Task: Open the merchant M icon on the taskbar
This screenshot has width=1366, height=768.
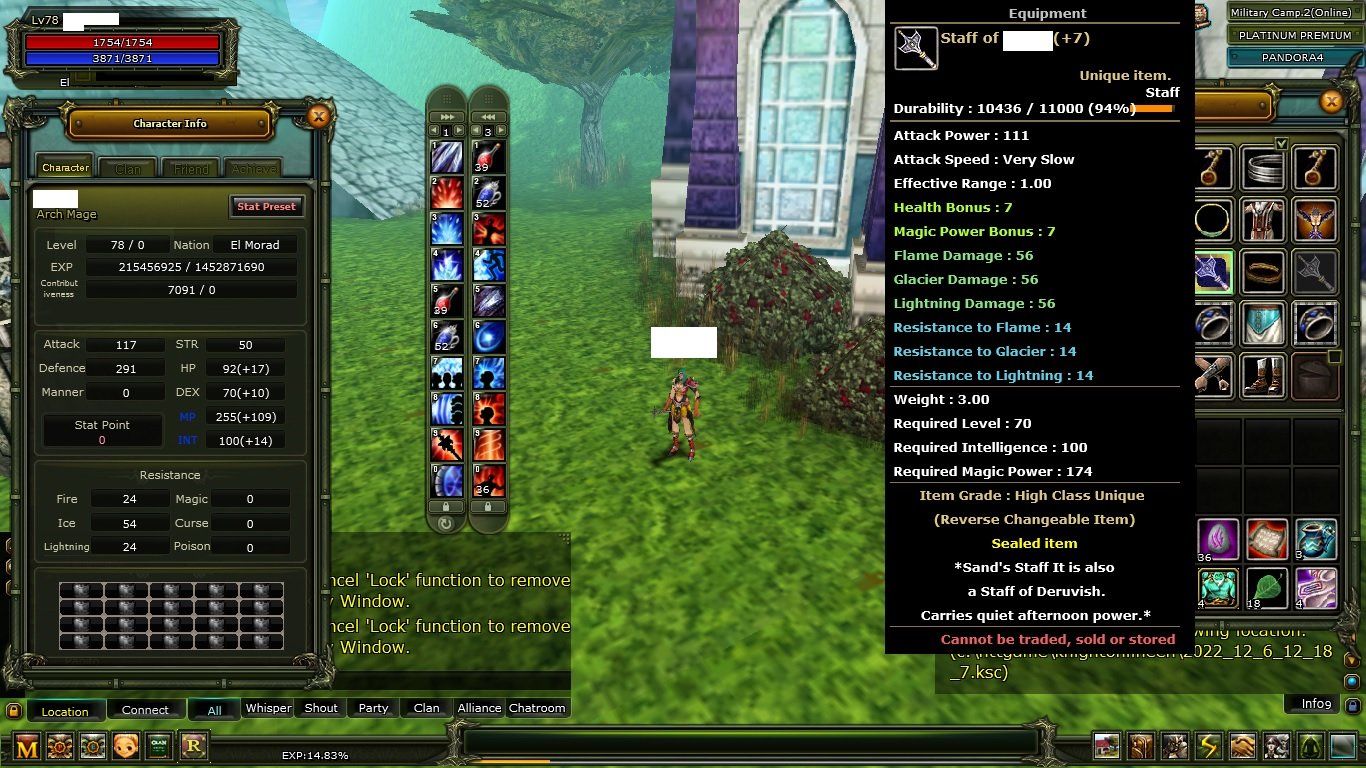Action: coord(25,747)
